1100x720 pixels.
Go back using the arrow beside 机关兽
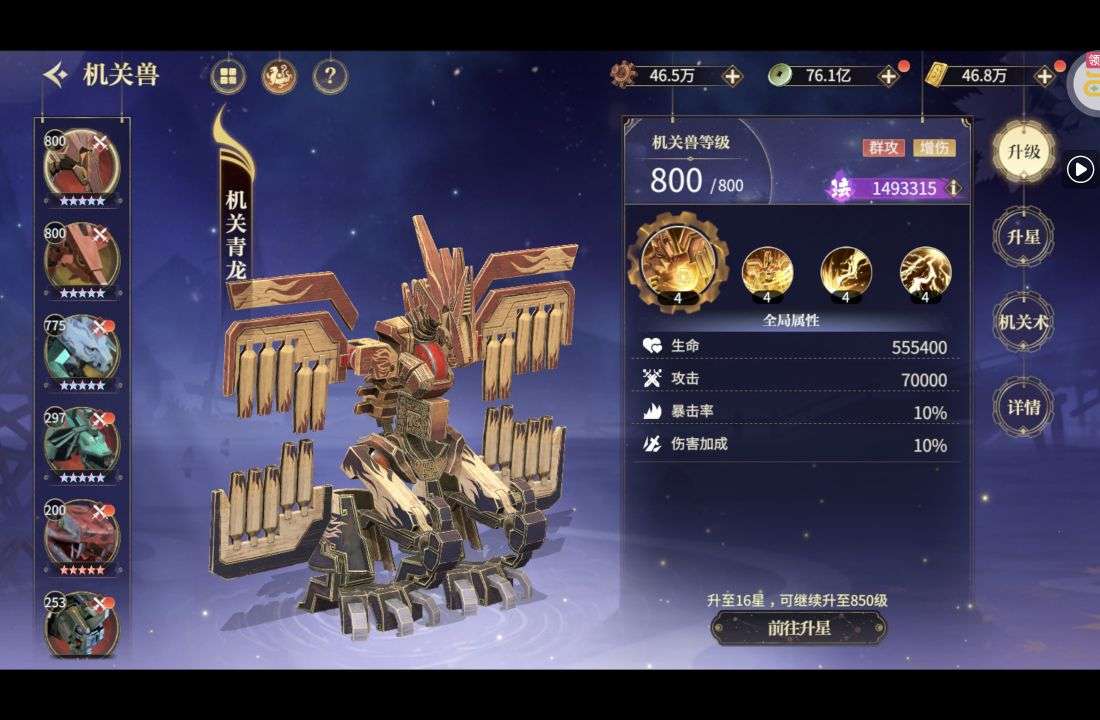click(x=56, y=75)
